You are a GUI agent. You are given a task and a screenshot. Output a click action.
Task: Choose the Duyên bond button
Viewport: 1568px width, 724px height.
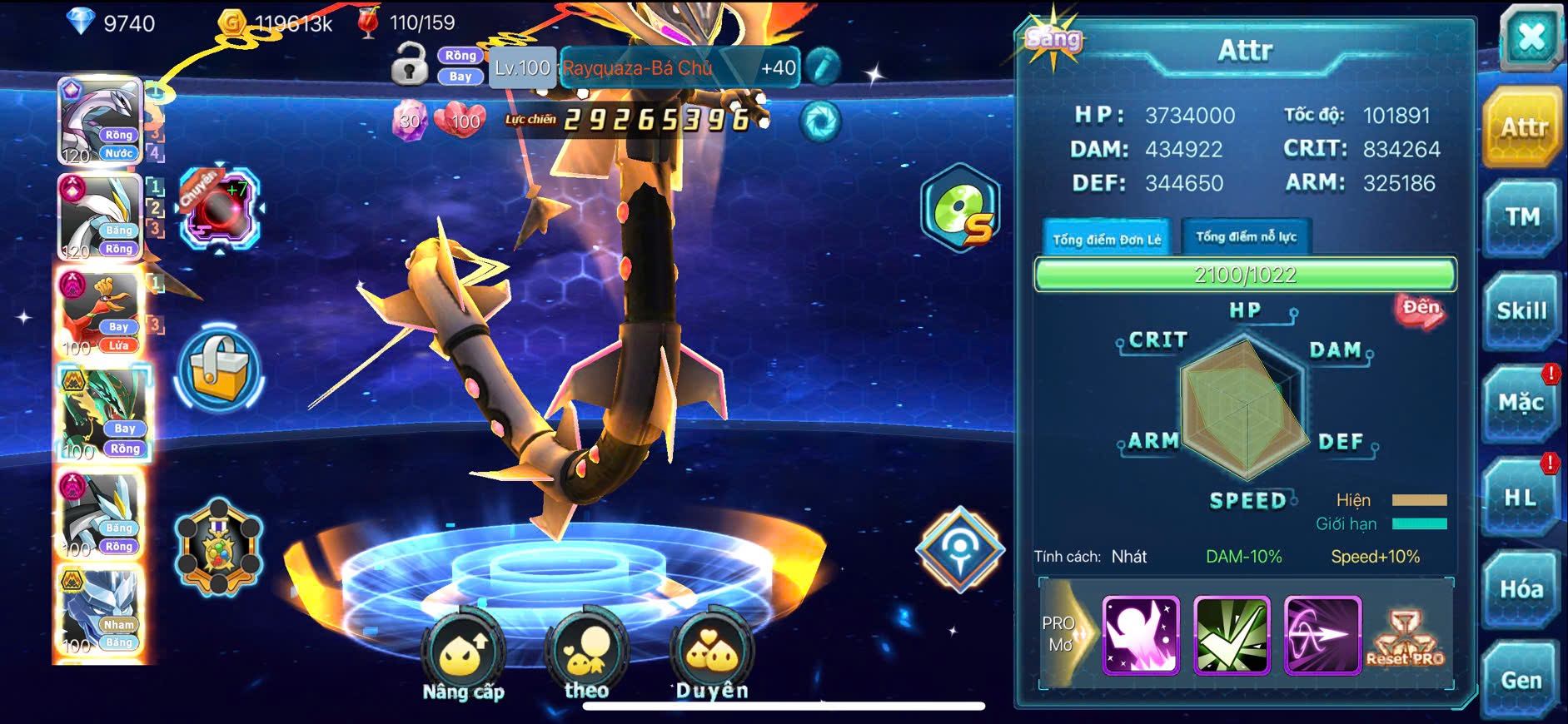(x=712, y=657)
